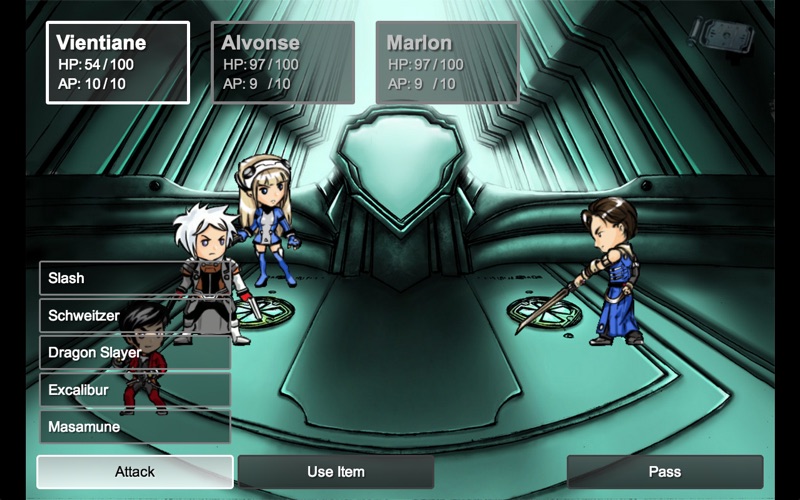This screenshot has width=800, height=500.
Task: Choose Alvonse's character panel
Action: pos(283,63)
